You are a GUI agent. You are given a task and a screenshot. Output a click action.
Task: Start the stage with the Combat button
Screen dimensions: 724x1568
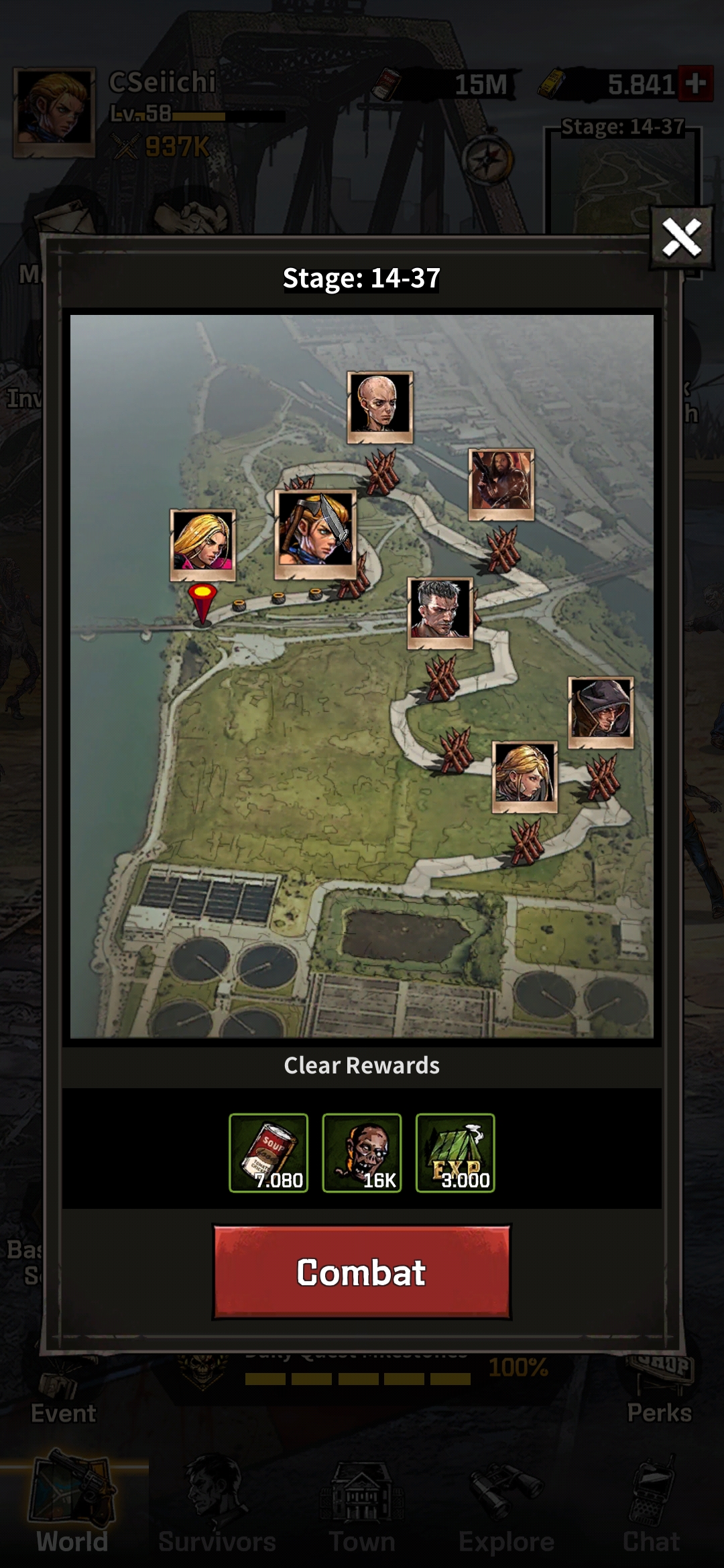click(361, 1272)
